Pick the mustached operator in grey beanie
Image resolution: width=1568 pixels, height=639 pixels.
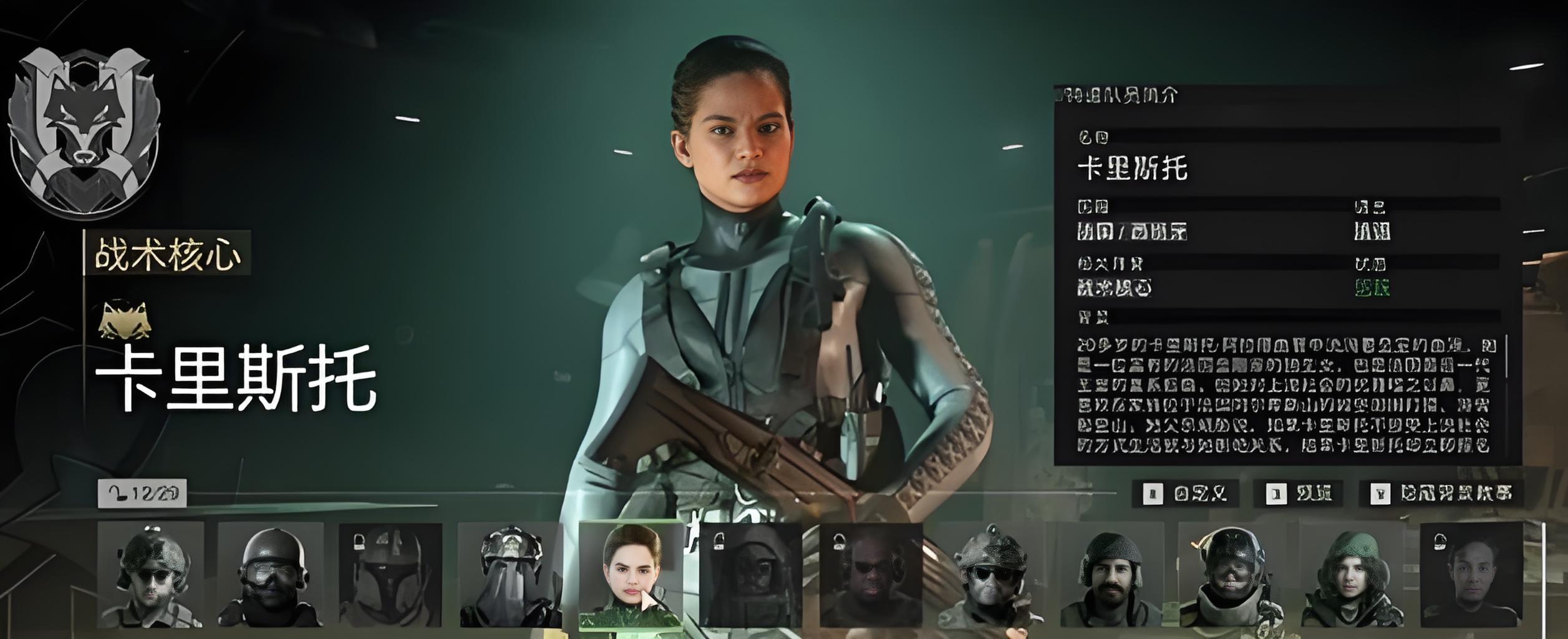click(x=1111, y=575)
